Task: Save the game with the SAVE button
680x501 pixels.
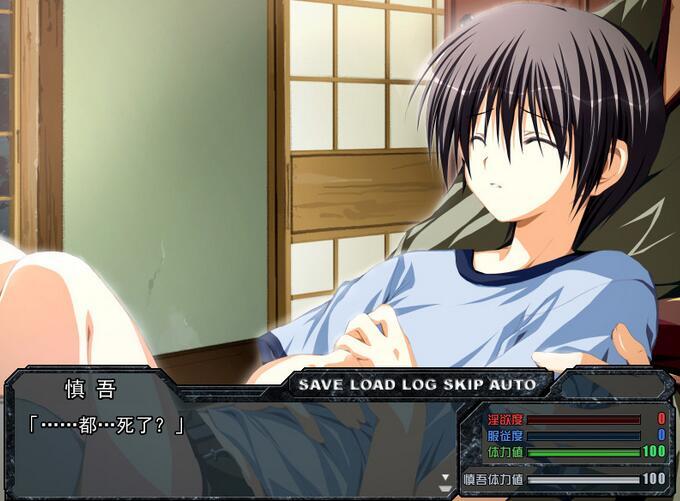Action: (322, 384)
